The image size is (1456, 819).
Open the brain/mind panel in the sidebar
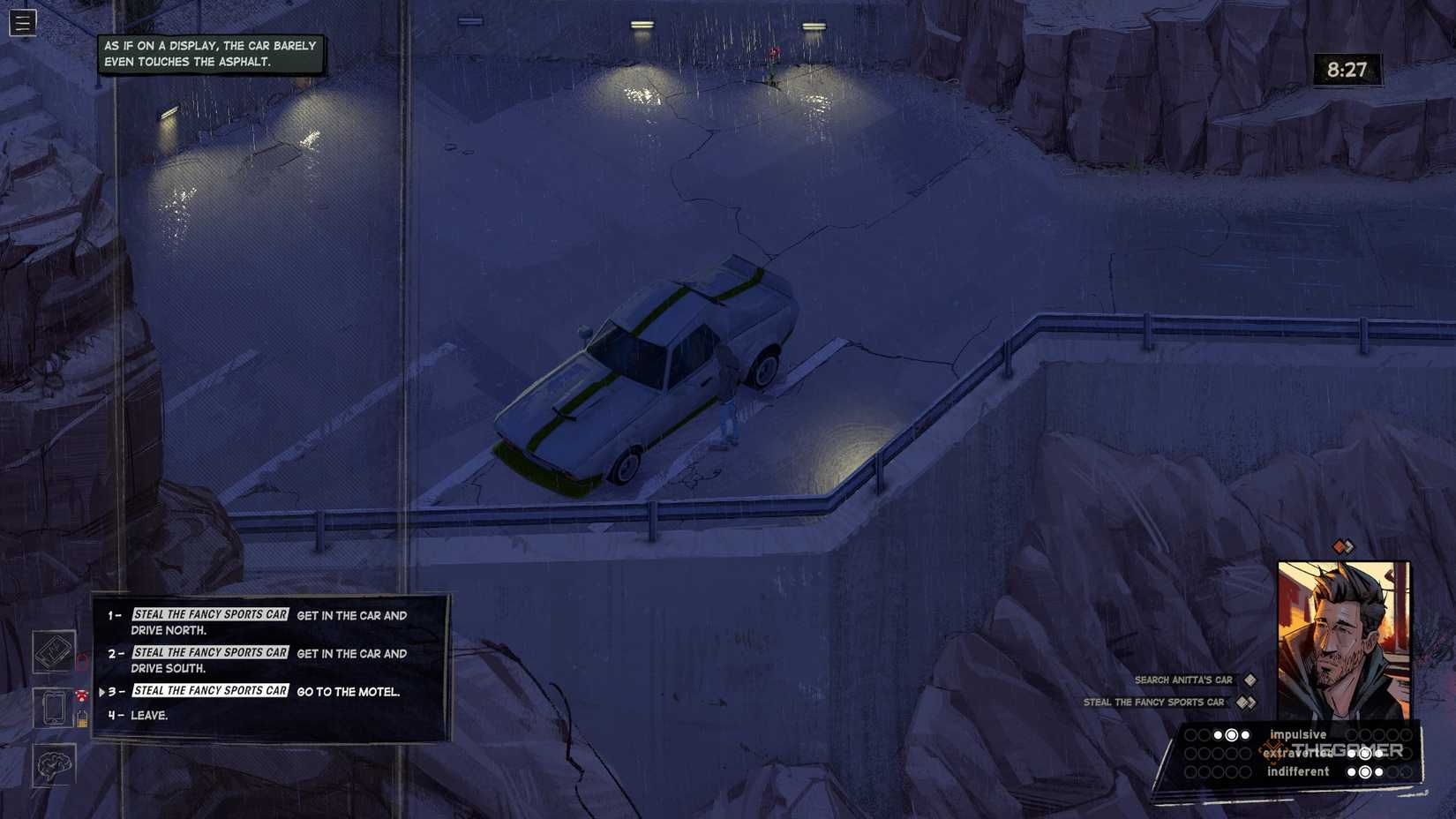[53, 766]
